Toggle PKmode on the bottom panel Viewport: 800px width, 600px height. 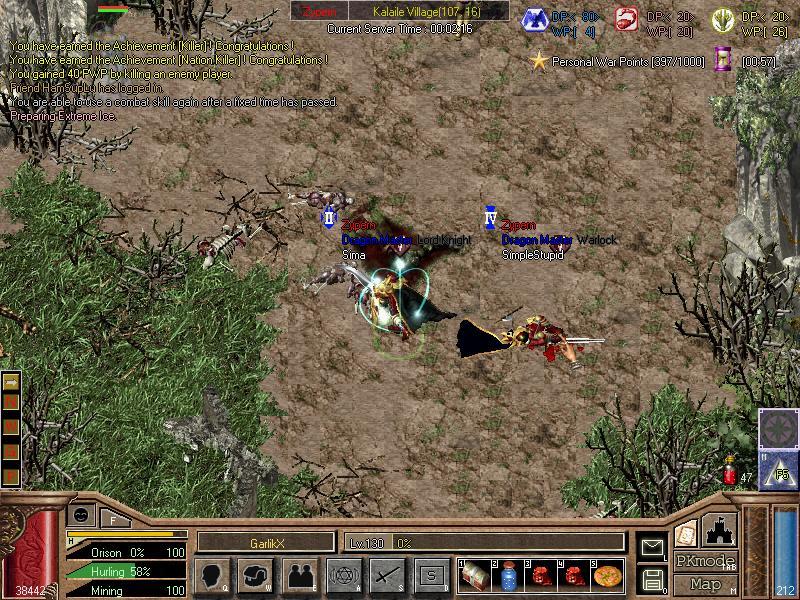pos(705,561)
